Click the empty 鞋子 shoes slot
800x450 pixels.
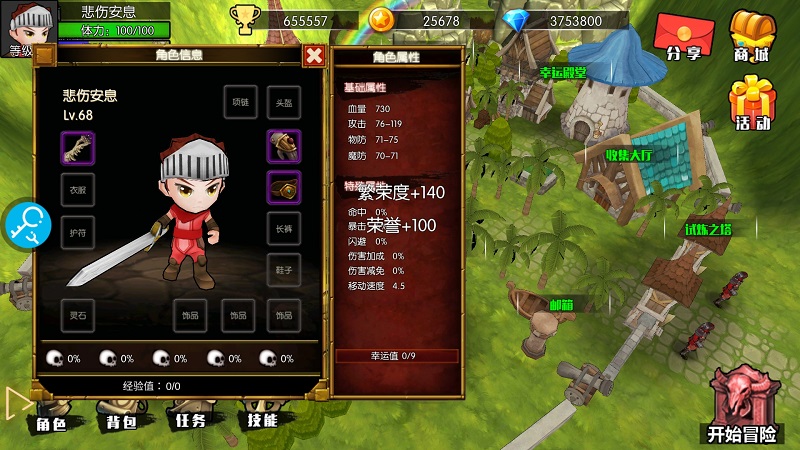(284, 270)
